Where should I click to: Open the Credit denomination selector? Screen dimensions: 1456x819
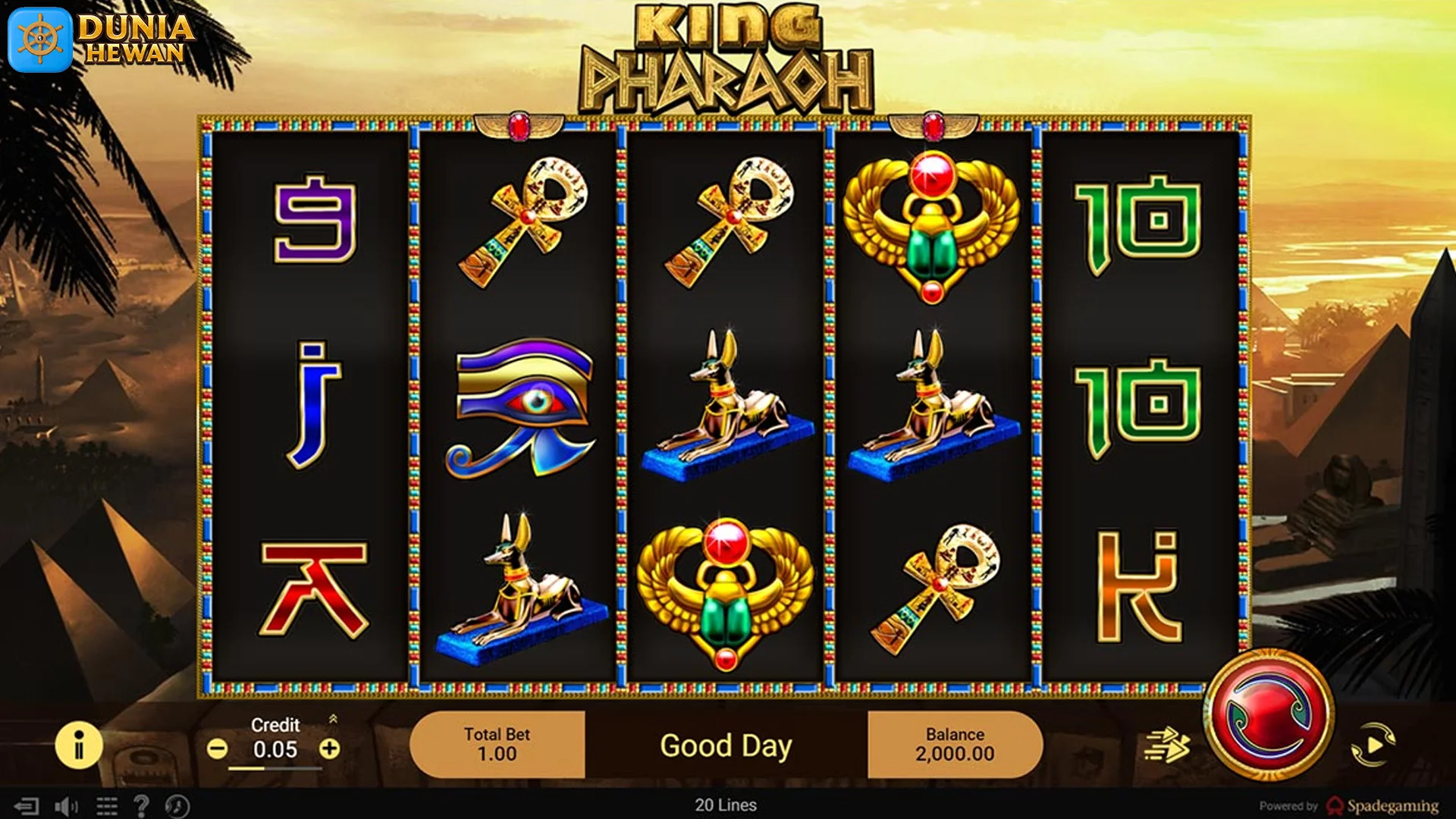coord(276,749)
